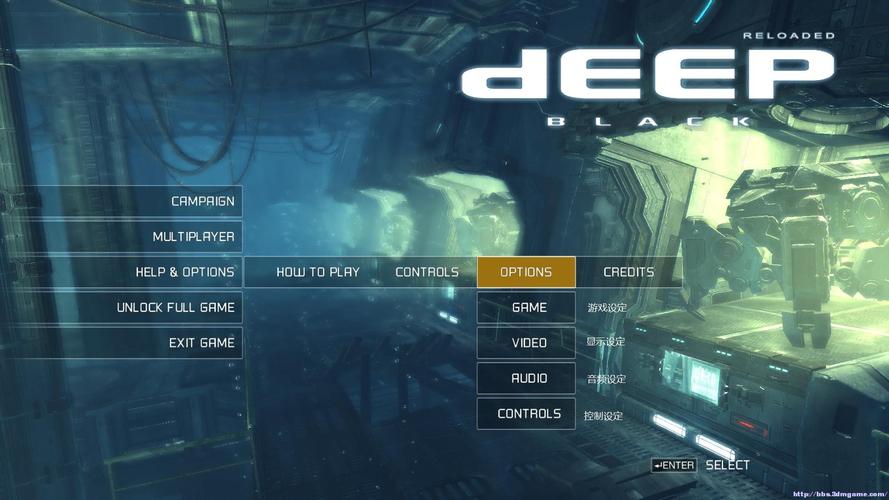Show the Credits section
The width and height of the screenshot is (889, 500).
tap(628, 272)
